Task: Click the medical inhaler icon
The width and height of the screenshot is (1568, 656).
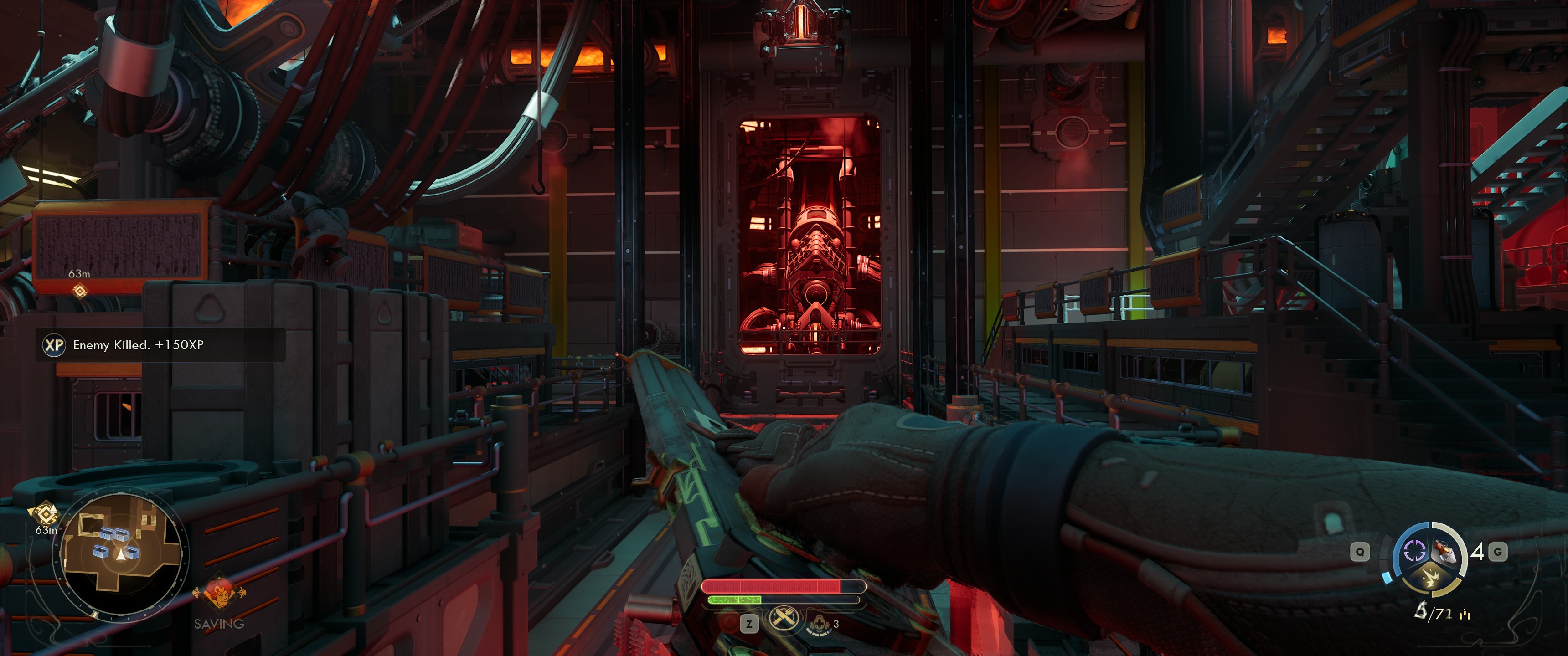Action: click(819, 623)
